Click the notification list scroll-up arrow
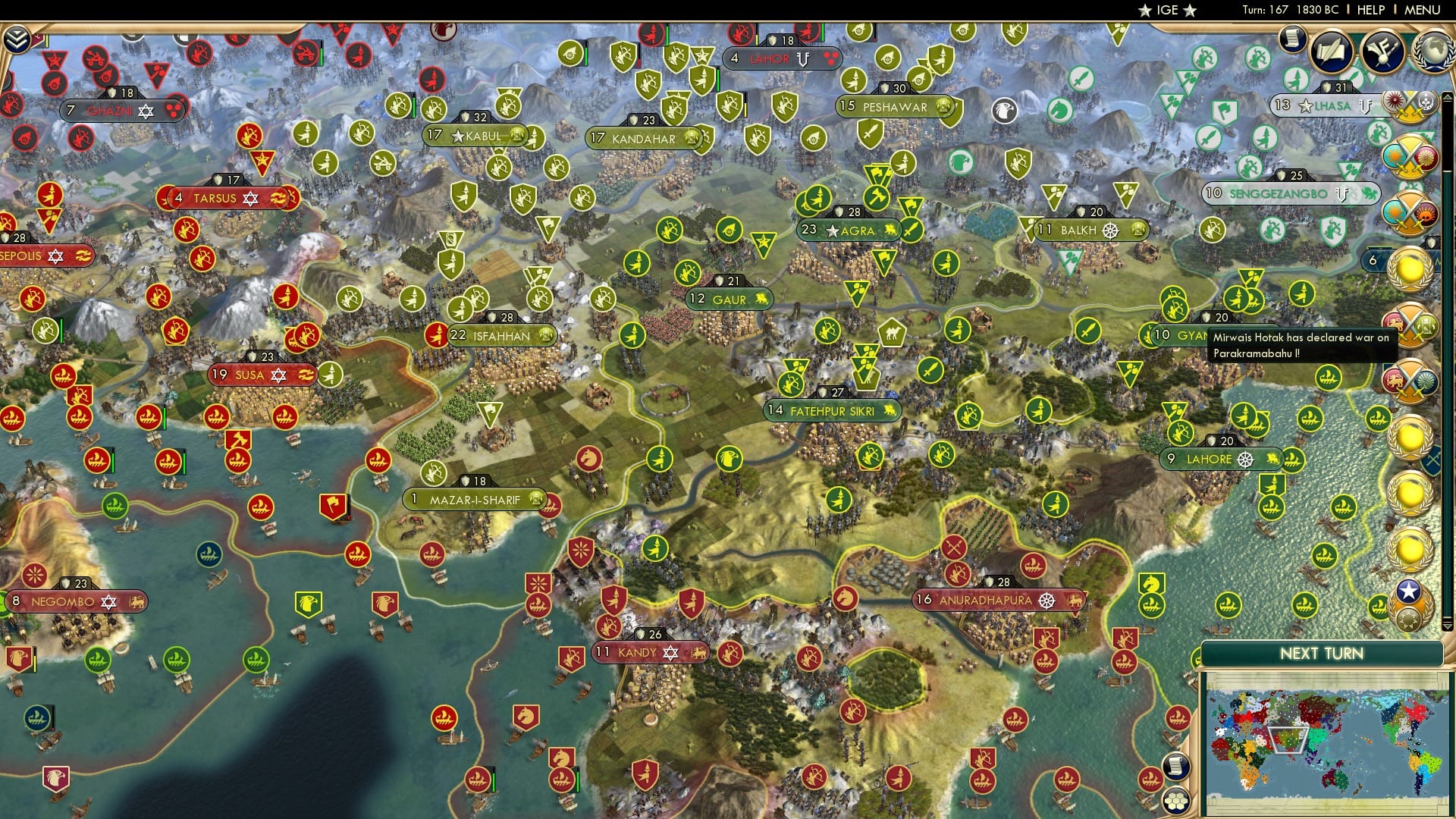1456x819 pixels. tap(1447, 97)
